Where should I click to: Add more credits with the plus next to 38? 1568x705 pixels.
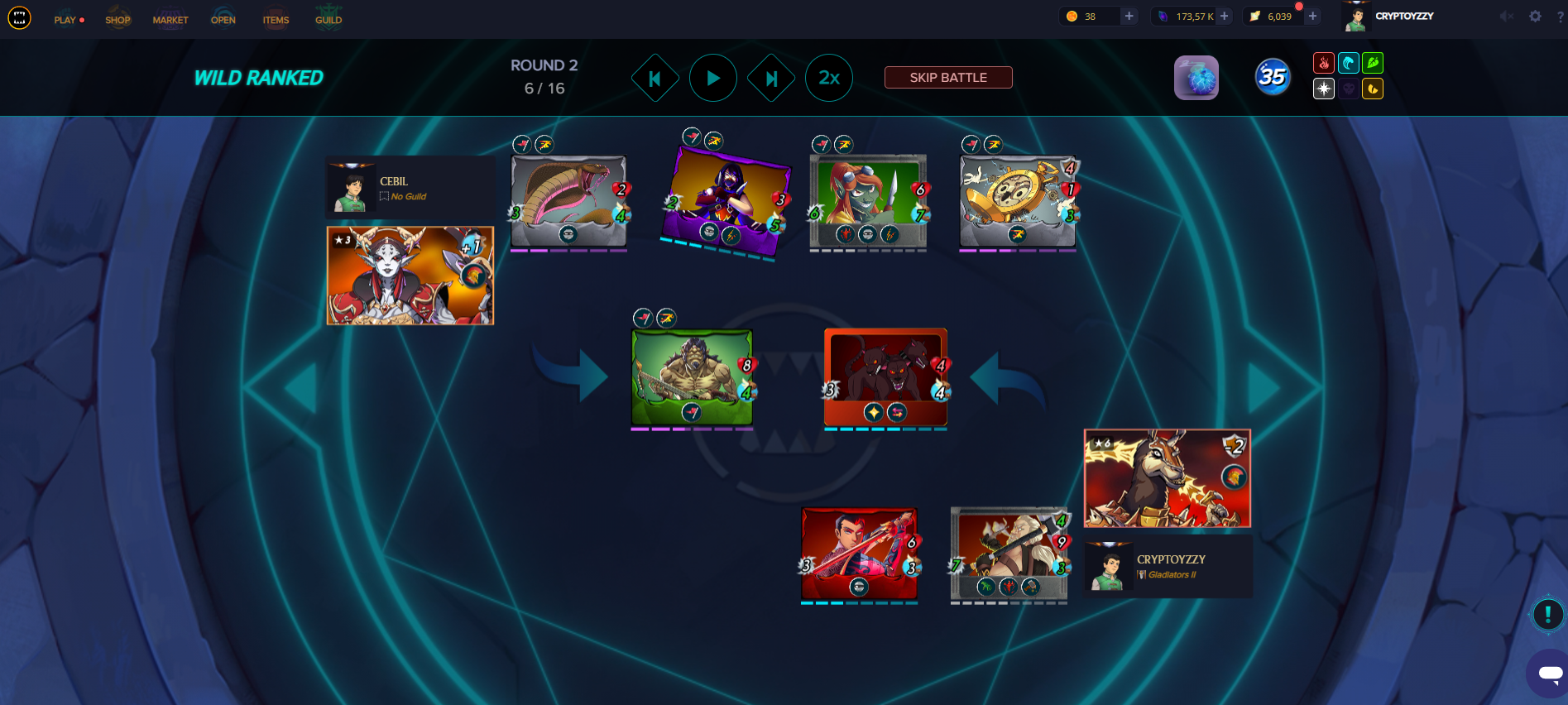pyautogui.click(x=1129, y=17)
